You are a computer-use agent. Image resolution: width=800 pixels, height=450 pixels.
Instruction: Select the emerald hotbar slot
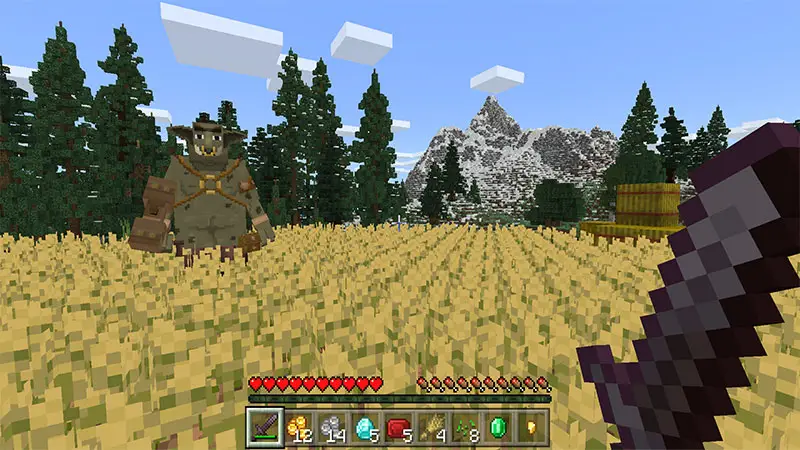pos(499,426)
